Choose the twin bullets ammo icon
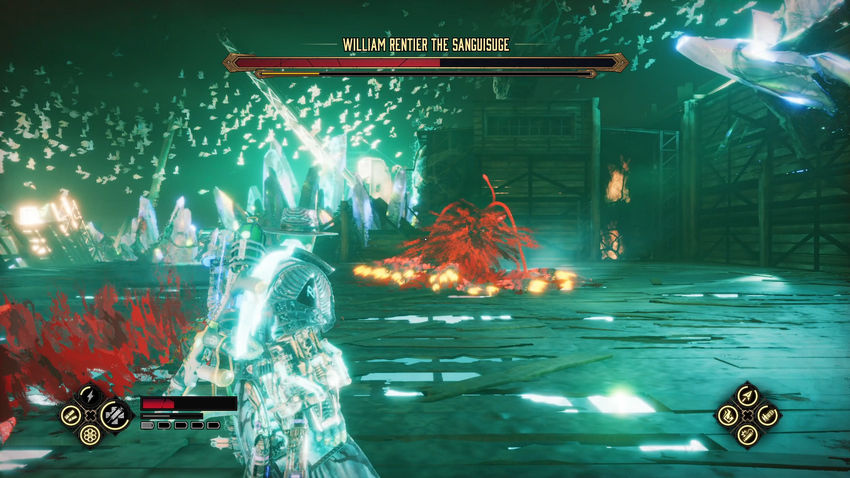Viewport: 850px width, 478px height. [x=71, y=414]
